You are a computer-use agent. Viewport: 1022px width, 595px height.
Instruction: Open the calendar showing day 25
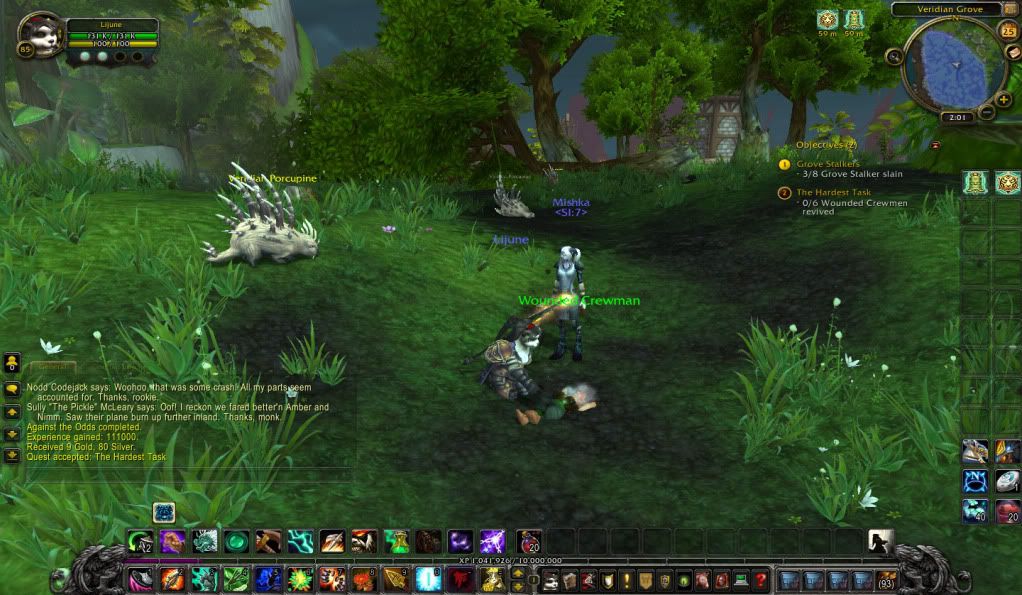[1008, 31]
